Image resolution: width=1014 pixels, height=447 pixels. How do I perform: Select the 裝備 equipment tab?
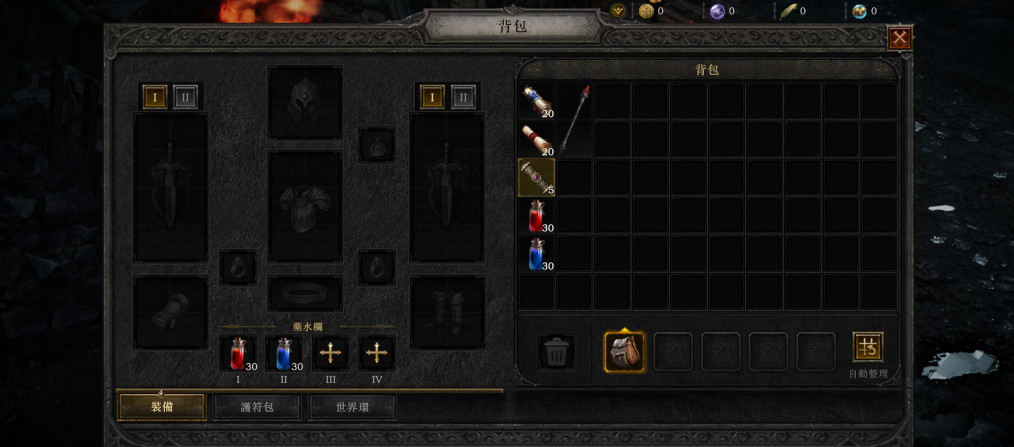162,407
